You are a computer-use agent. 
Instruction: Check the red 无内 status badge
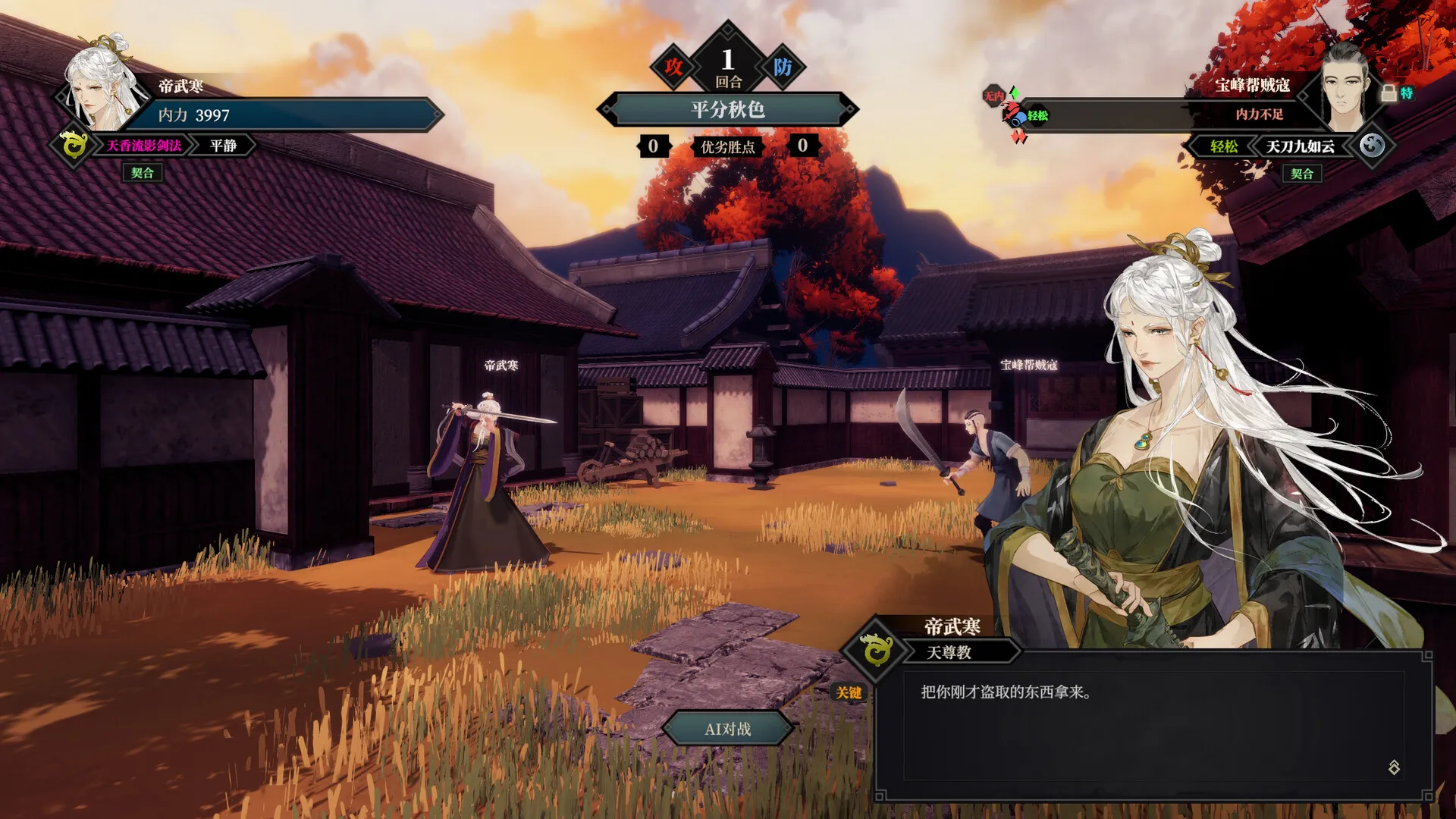(993, 96)
